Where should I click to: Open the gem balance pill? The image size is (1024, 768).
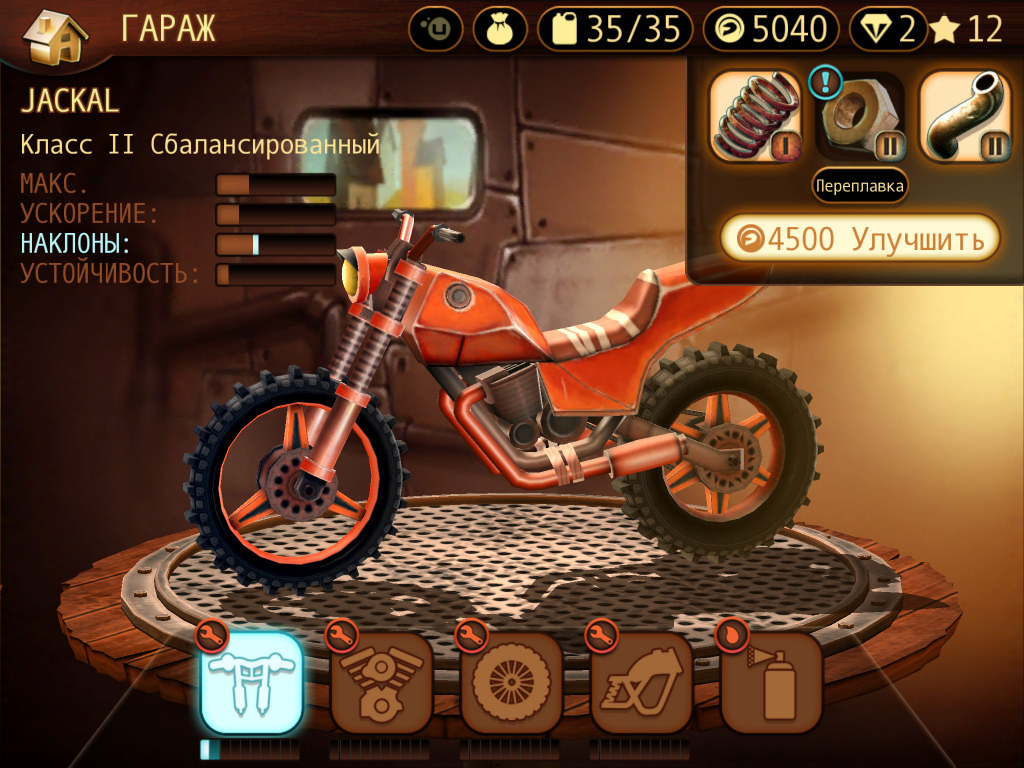[888, 30]
